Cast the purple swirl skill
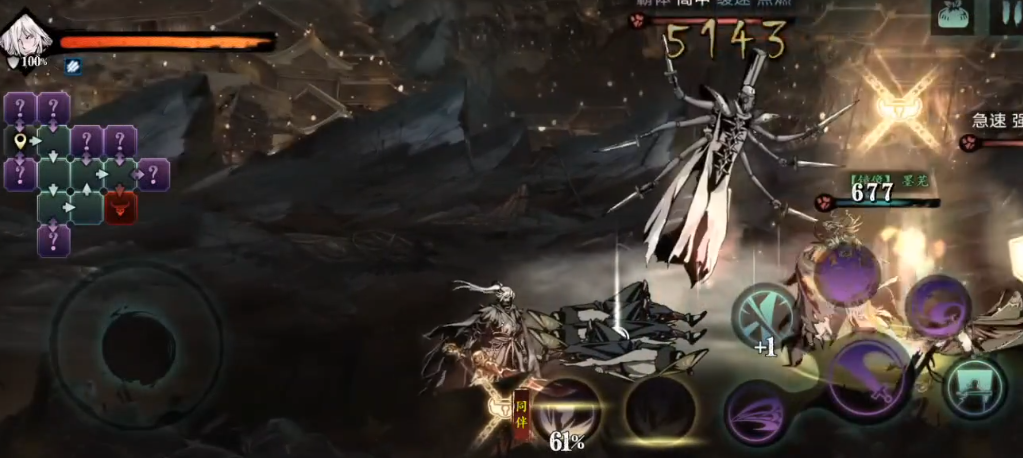 point(937,307)
